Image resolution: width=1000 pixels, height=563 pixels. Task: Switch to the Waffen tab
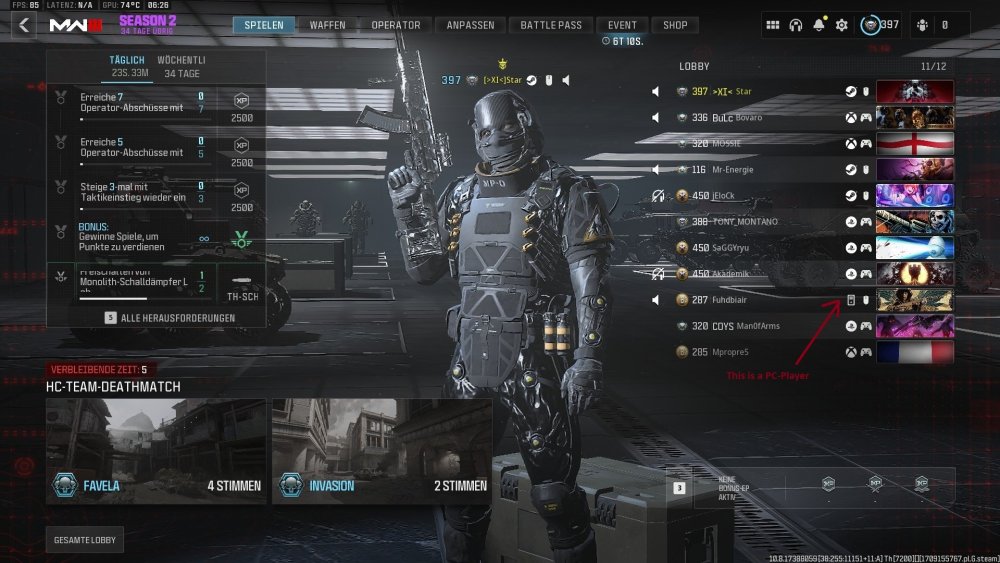(x=327, y=25)
